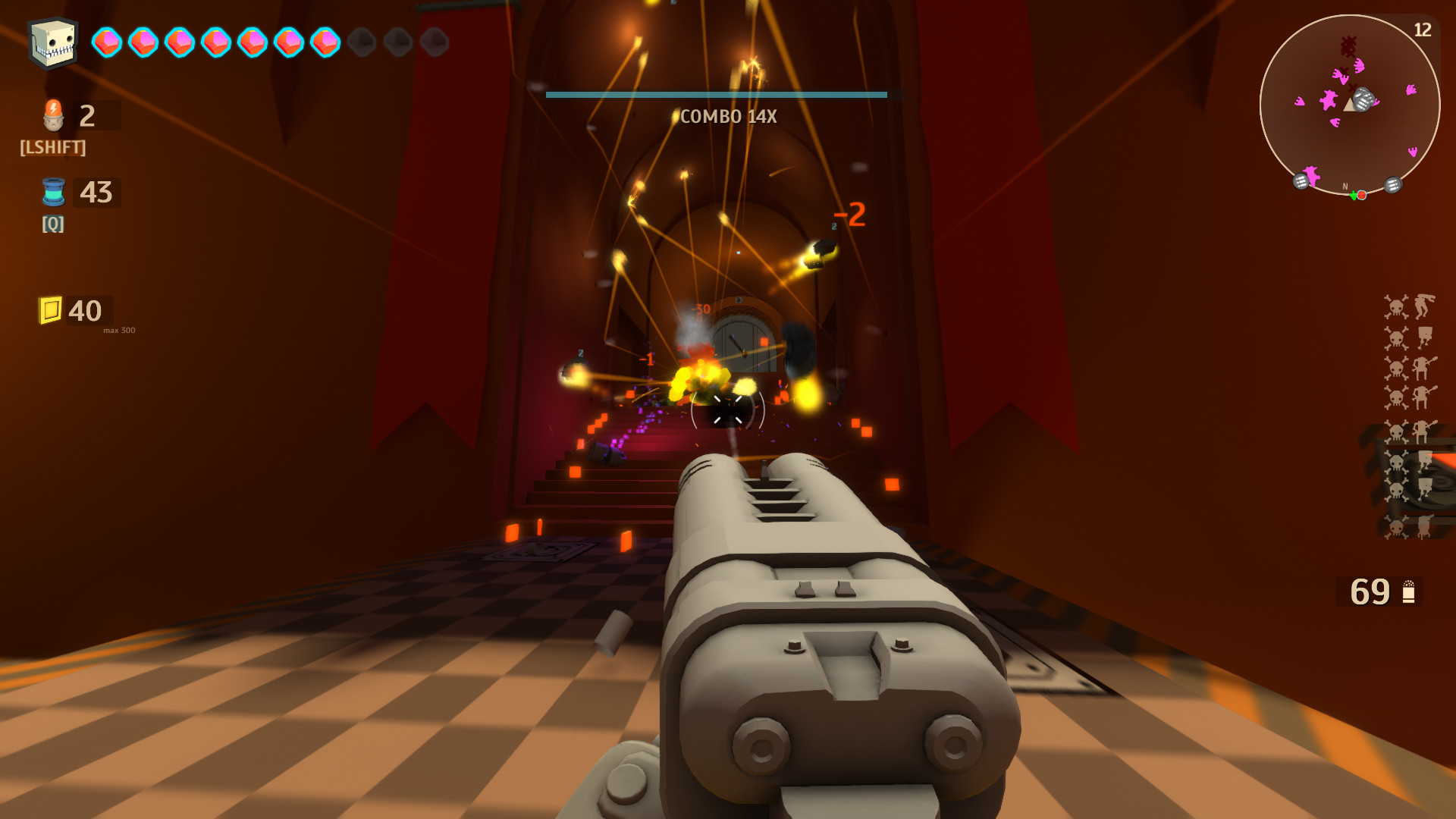Image resolution: width=1456 pixels, height=819 pixels.
Task: Click the yellow coin icon next to 40
Action: [x=49, y=308]
